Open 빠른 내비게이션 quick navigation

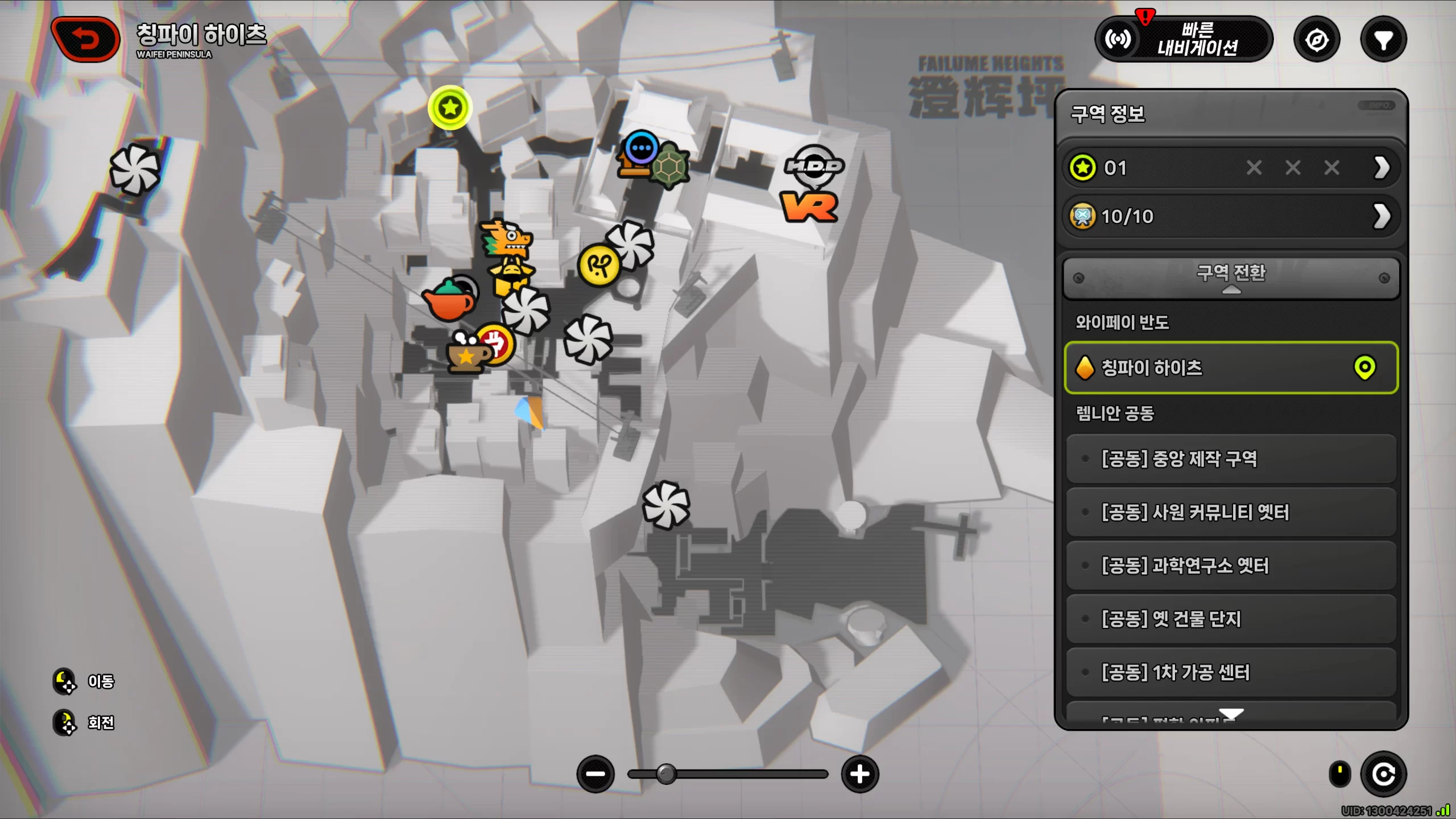1184,39
